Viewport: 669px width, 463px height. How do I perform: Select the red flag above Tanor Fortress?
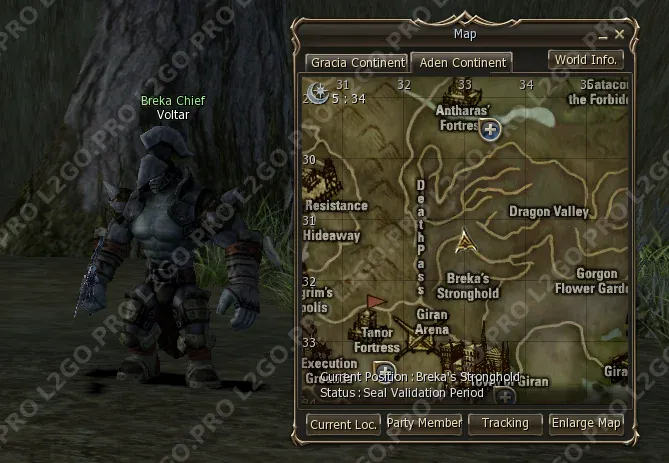click(376, 301)
